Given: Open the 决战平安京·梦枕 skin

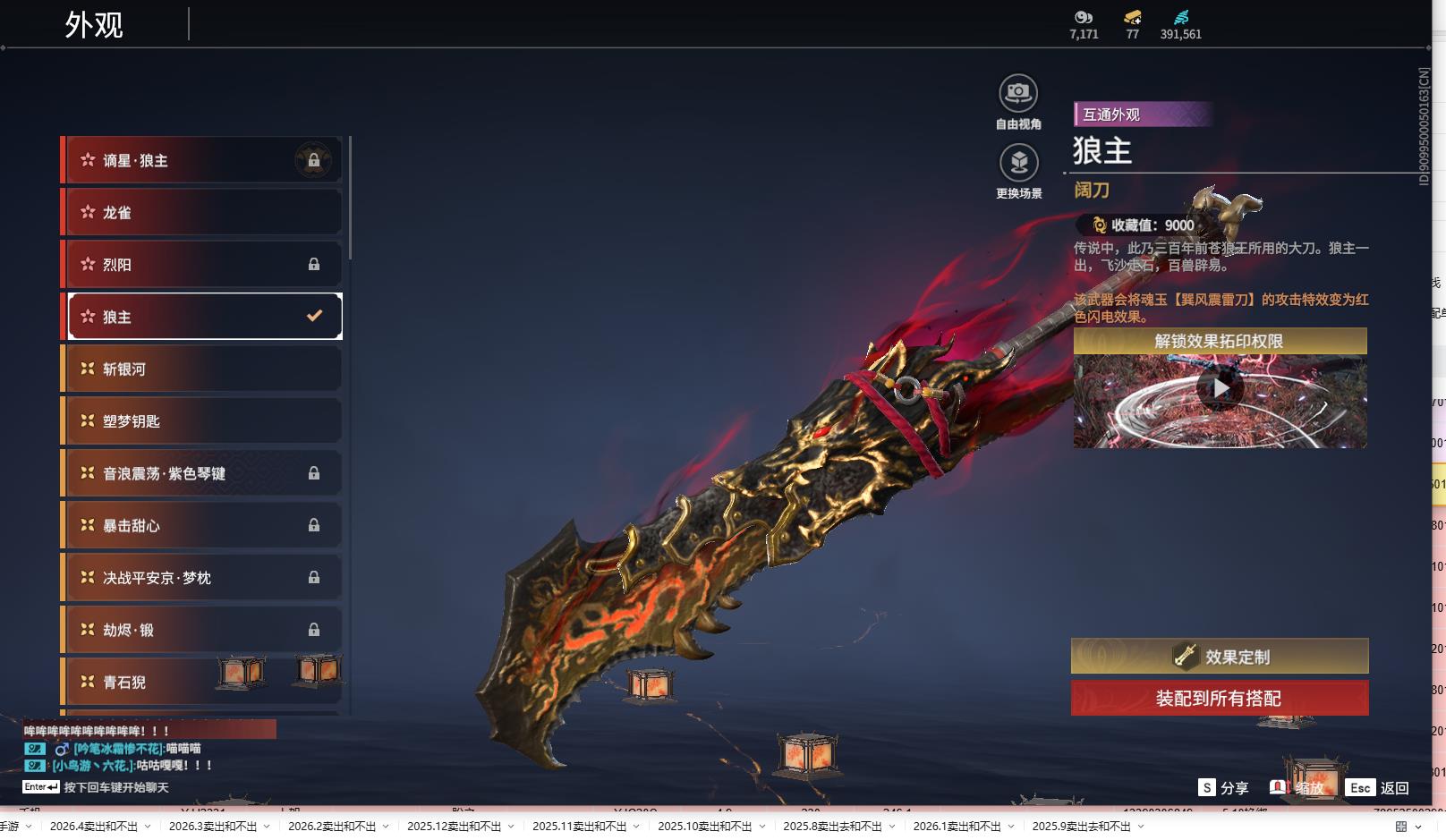Looking at the screenshot, I should click(204, 578).
